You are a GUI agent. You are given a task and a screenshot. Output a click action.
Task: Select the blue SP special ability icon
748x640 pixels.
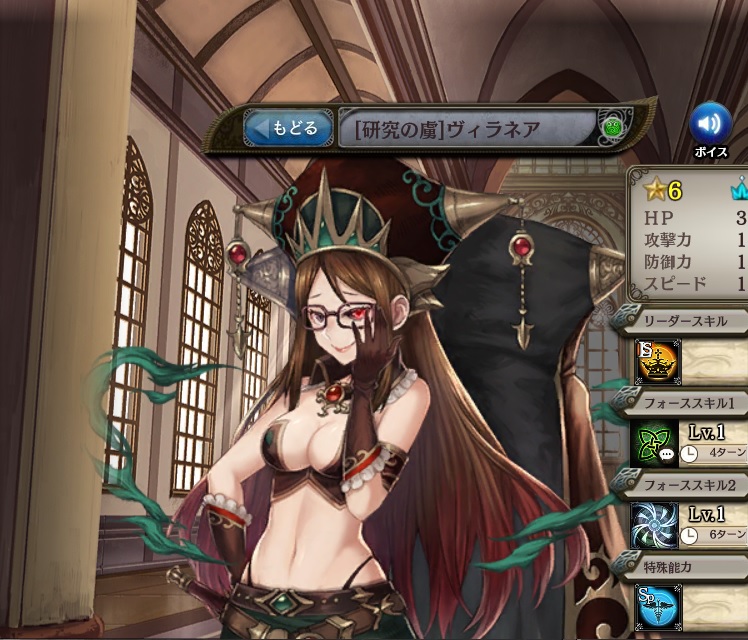[x=655, y=605]
